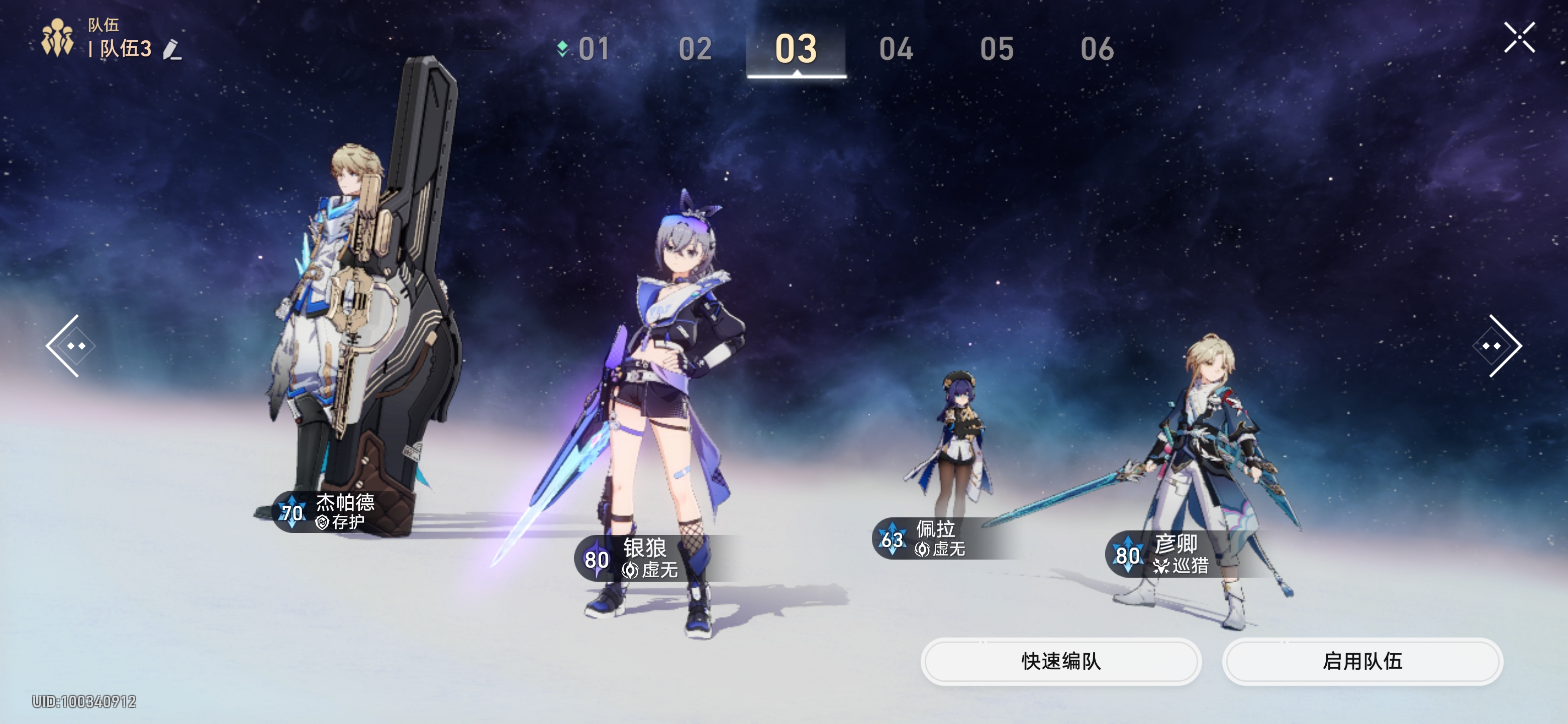Choose team tab 06
Viewport: 1568px width, 724px height.
point(1097,49)
